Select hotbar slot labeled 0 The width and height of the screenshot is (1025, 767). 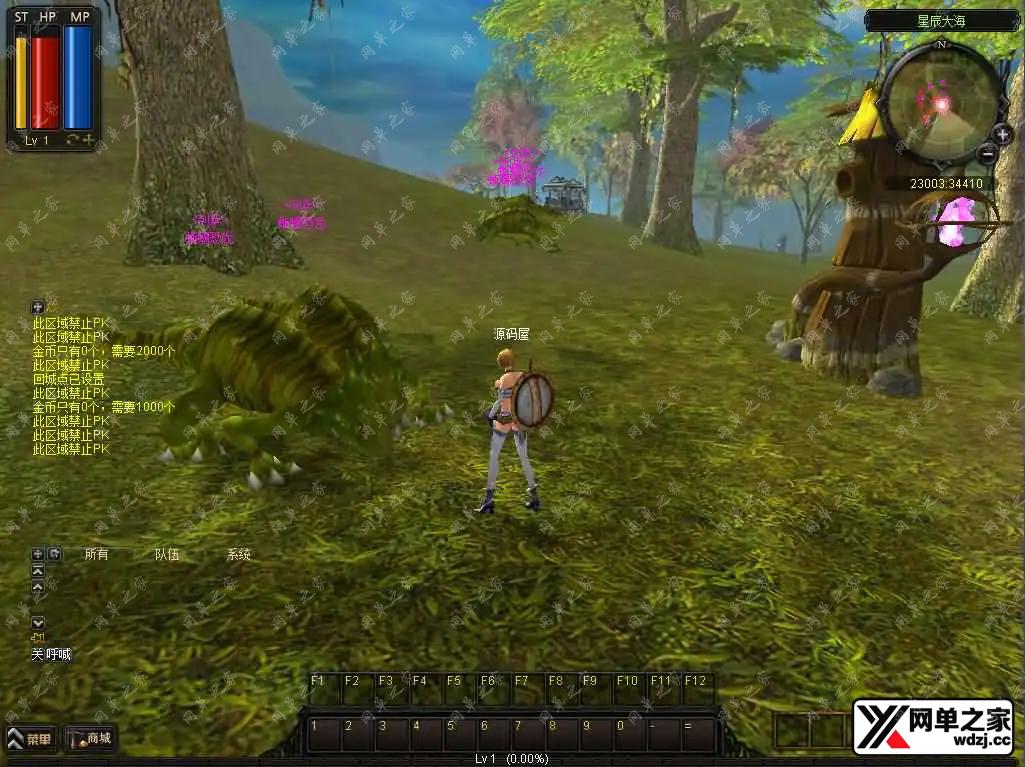pyautogui.click(x=630, y=734)
